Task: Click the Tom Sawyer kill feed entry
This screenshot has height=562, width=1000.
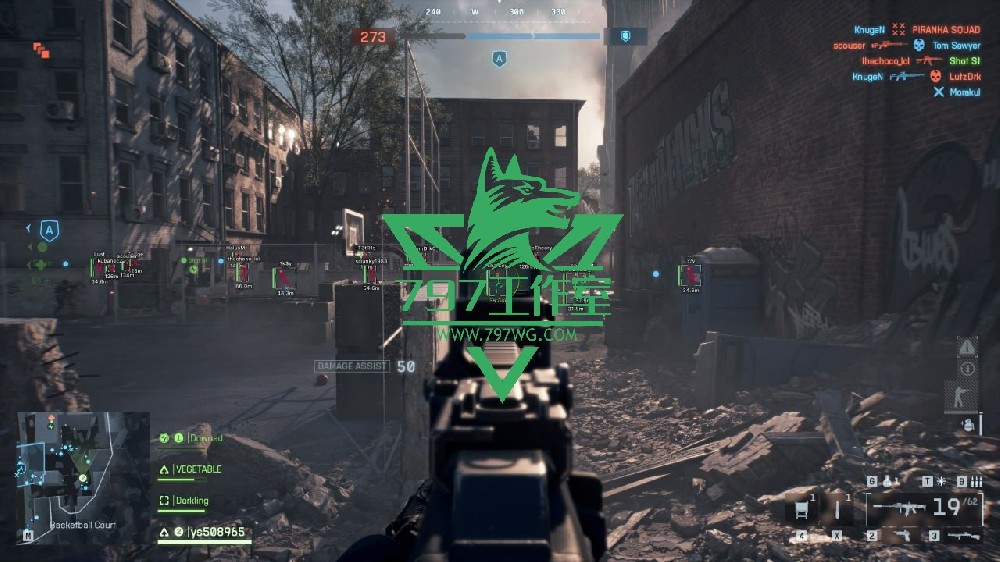Action: tap(956, 45)
